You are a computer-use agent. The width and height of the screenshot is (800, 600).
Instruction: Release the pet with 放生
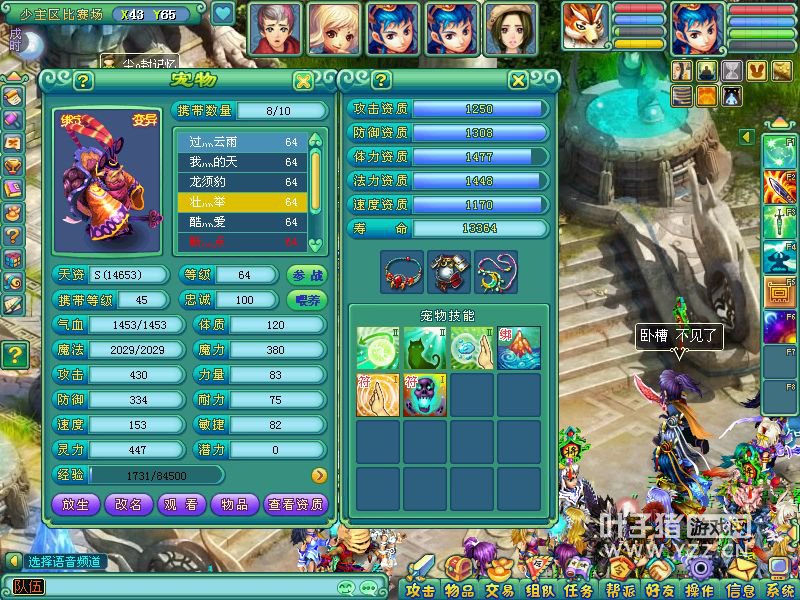tap(75, 505)
